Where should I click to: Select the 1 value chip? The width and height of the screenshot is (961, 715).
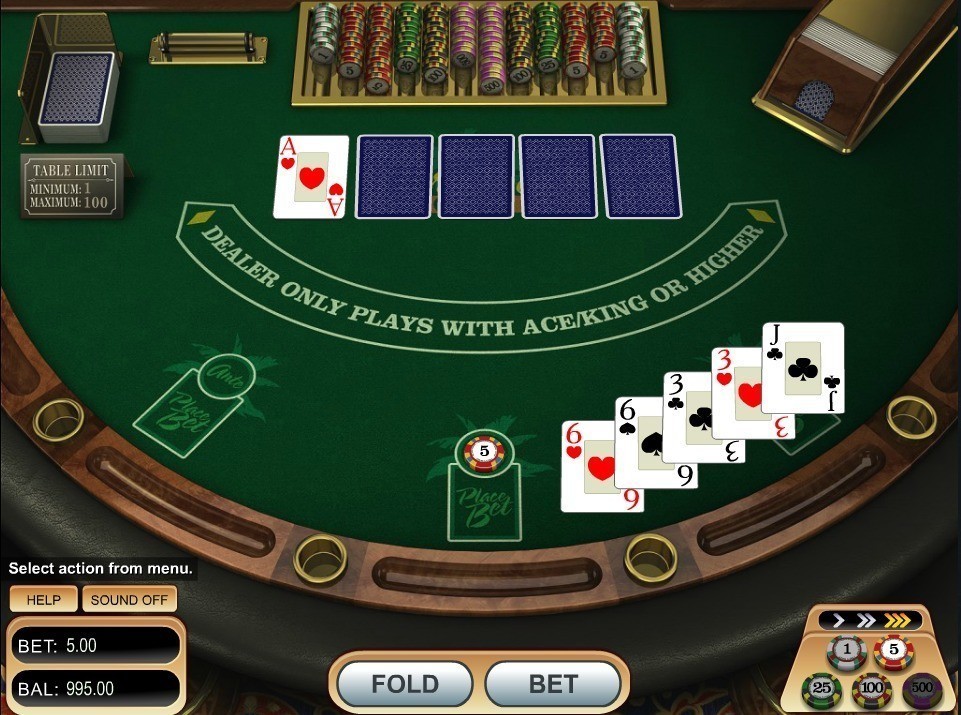[x=847, y=652]
